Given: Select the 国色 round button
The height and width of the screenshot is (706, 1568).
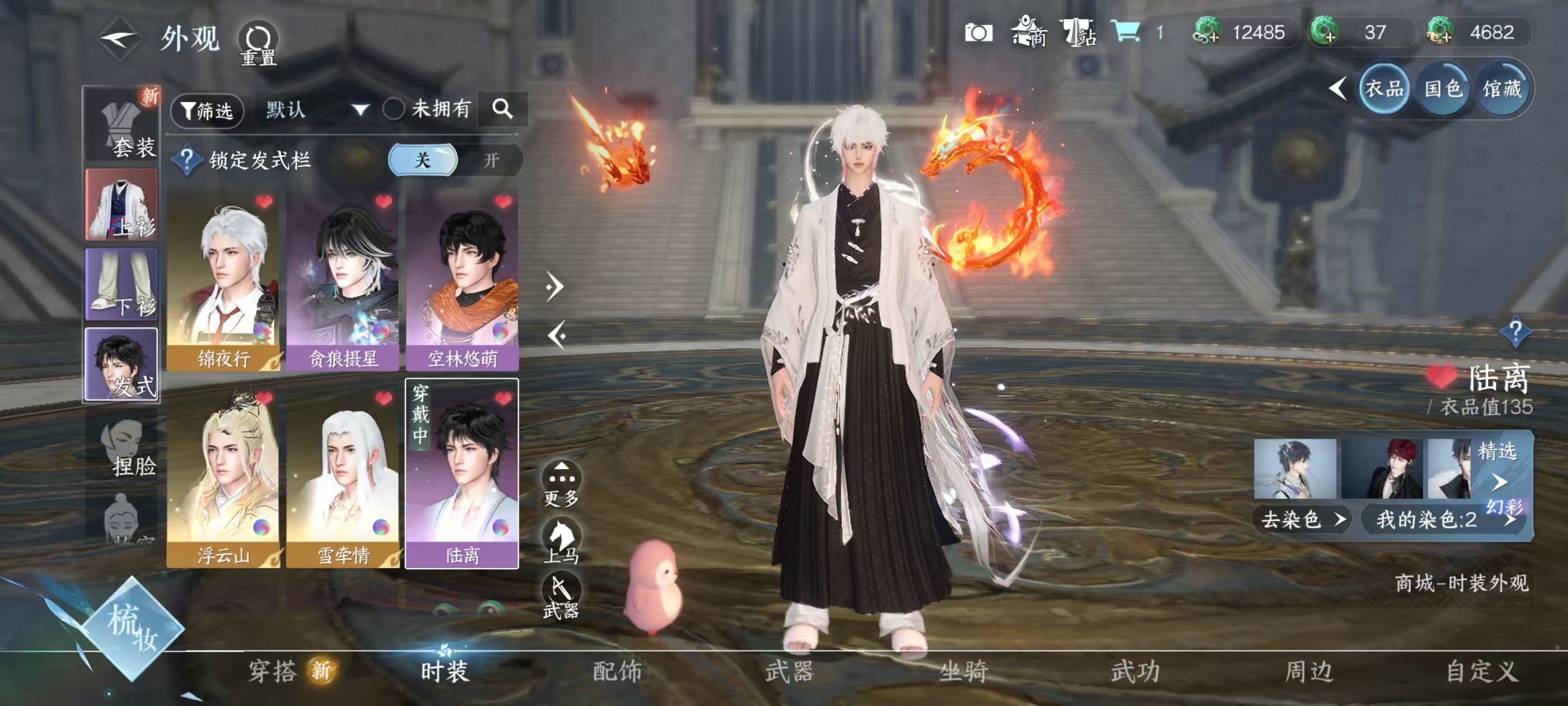Looking at the screenshot, I should (x=1443, y=90).
